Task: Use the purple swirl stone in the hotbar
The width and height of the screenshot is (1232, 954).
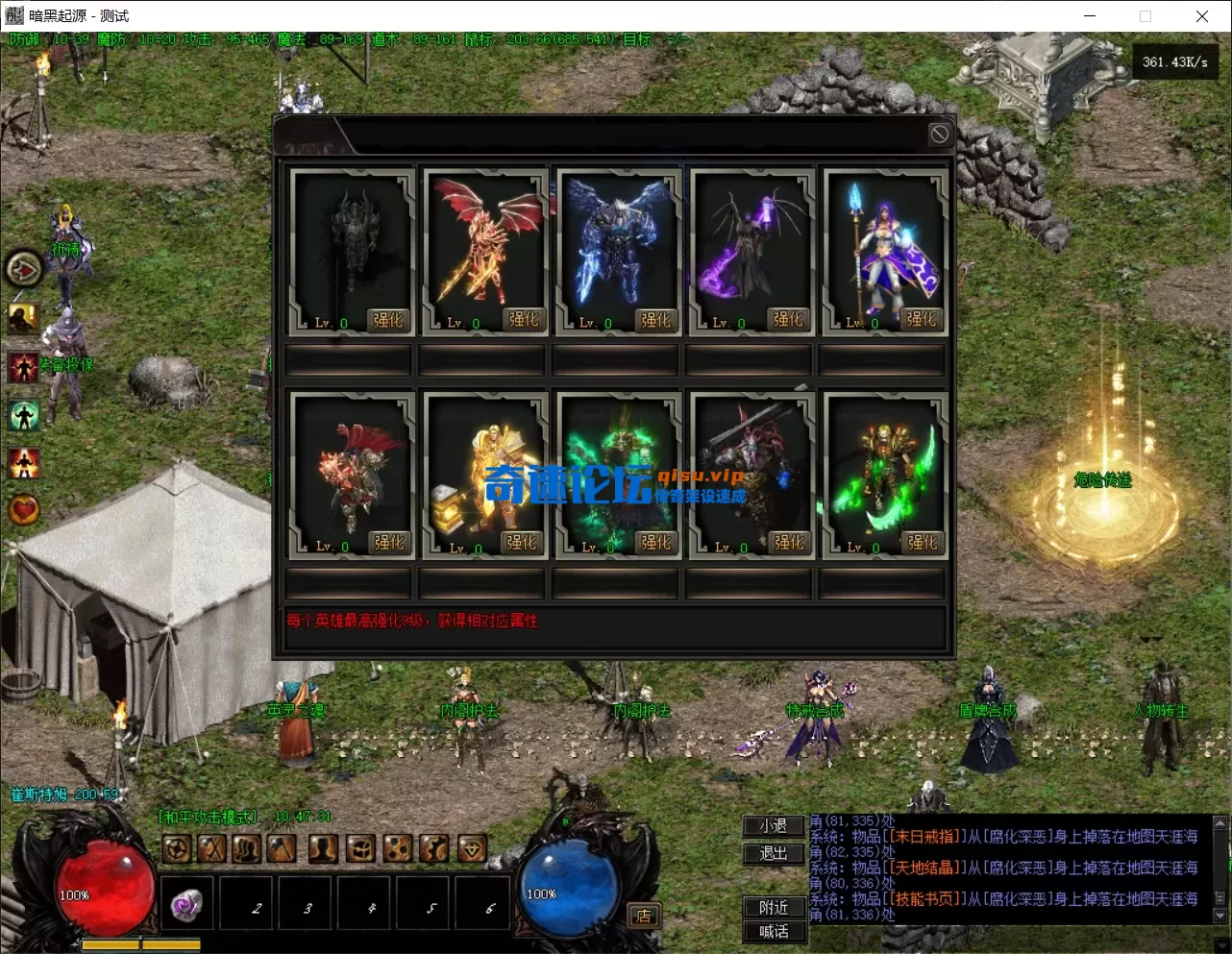Action: (x=187, y=905)
